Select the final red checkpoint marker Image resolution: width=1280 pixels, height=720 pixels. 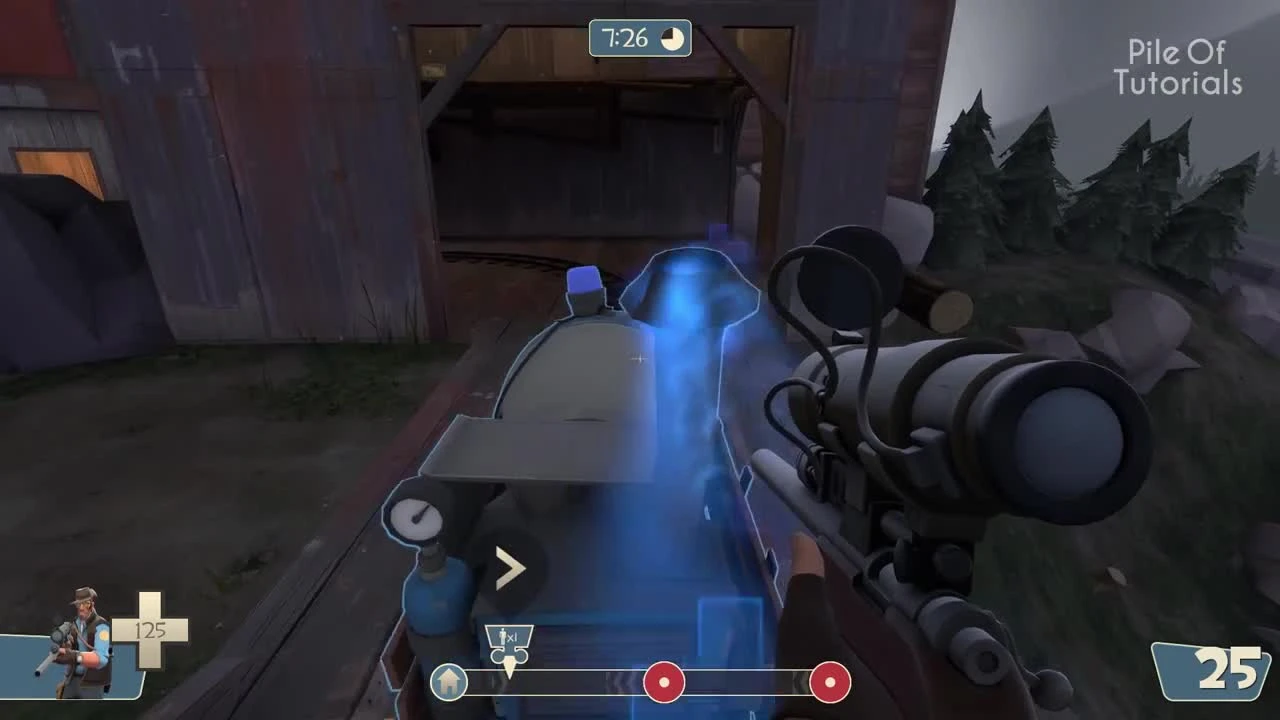(x=828, y=682)
